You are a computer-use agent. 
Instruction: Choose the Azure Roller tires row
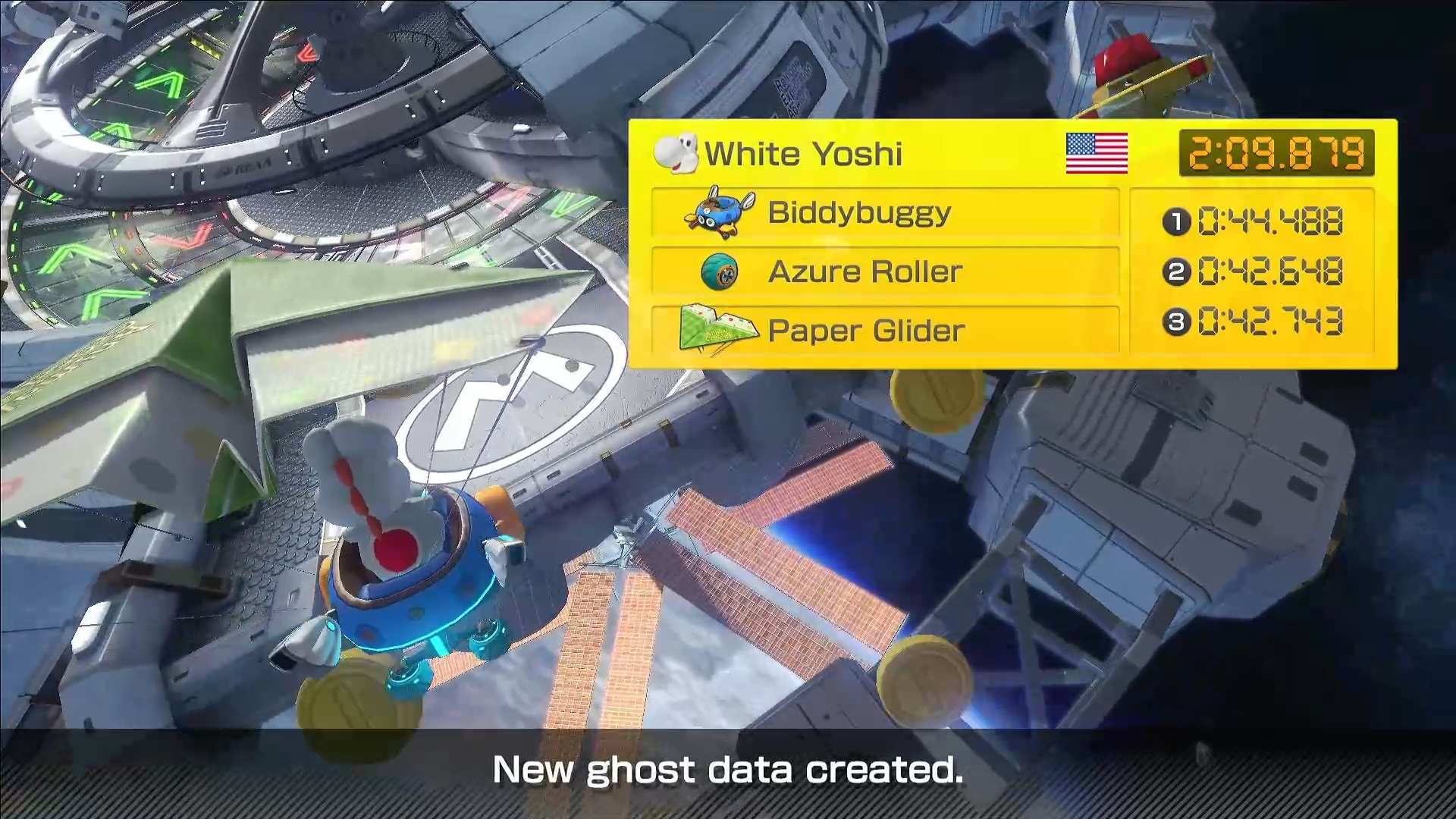click(885, 271)
